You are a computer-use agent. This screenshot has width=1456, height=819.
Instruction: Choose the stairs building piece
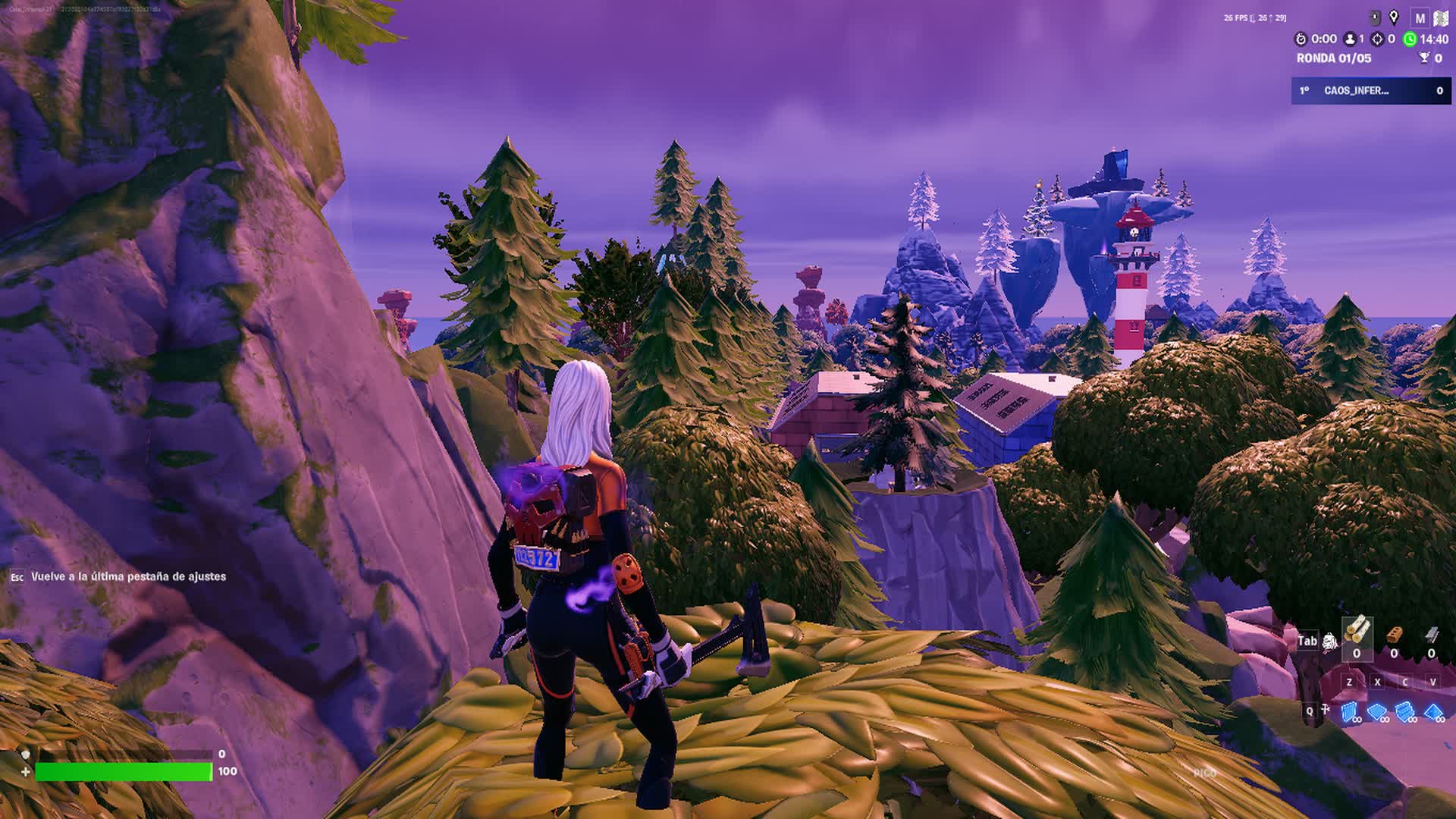coord(1405,712)
